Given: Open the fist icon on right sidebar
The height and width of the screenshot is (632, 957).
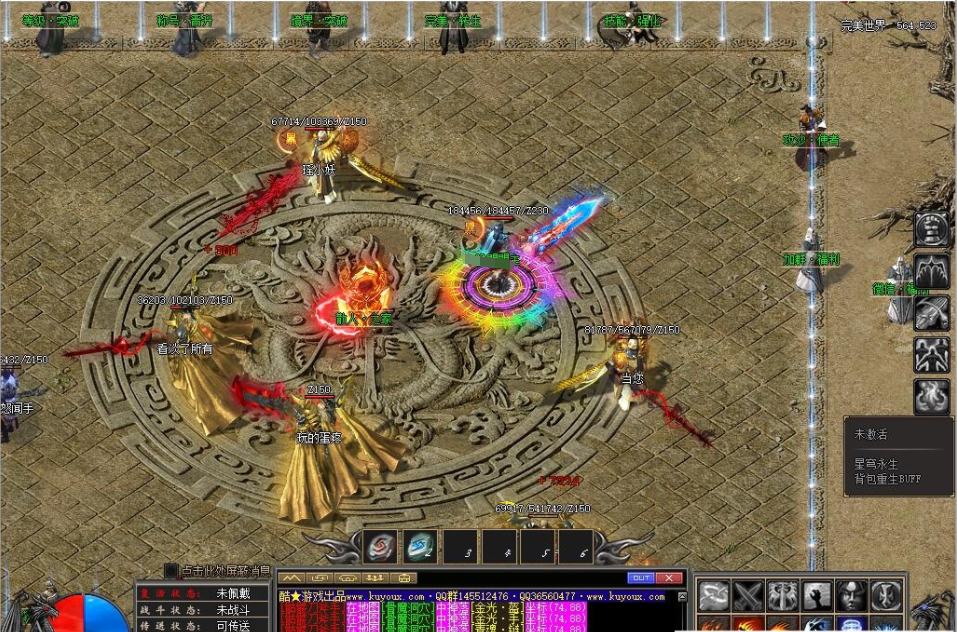Looking at the screenshot, I should click(x=932, y=229).
